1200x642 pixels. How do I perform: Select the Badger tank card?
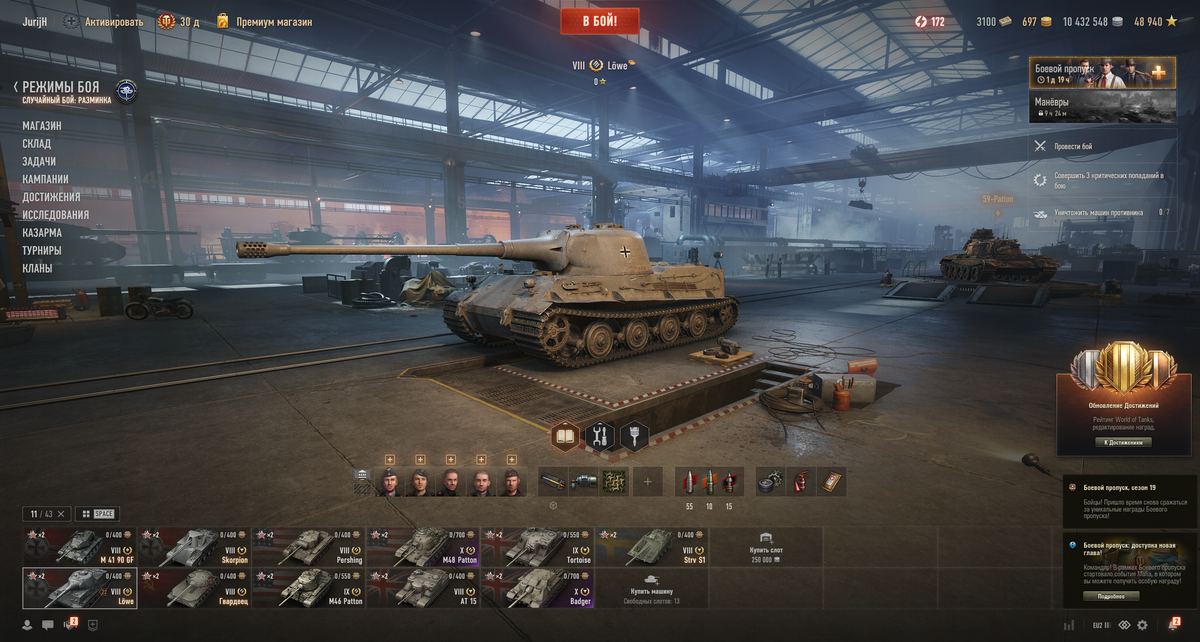[x=537, y=588]
